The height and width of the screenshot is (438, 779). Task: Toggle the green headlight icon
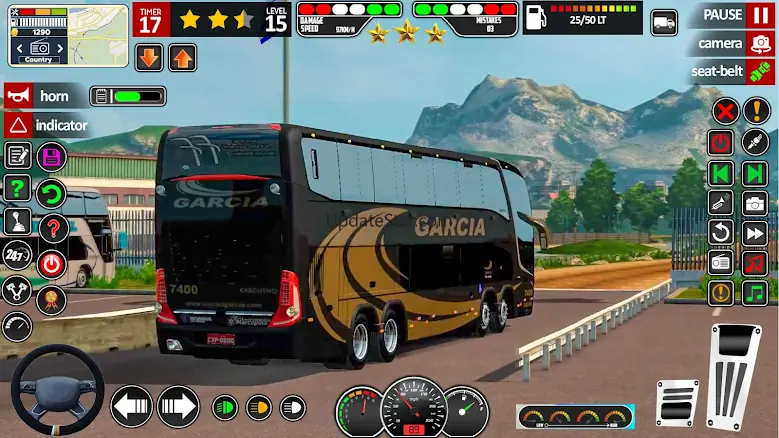(x=226, y=407)
